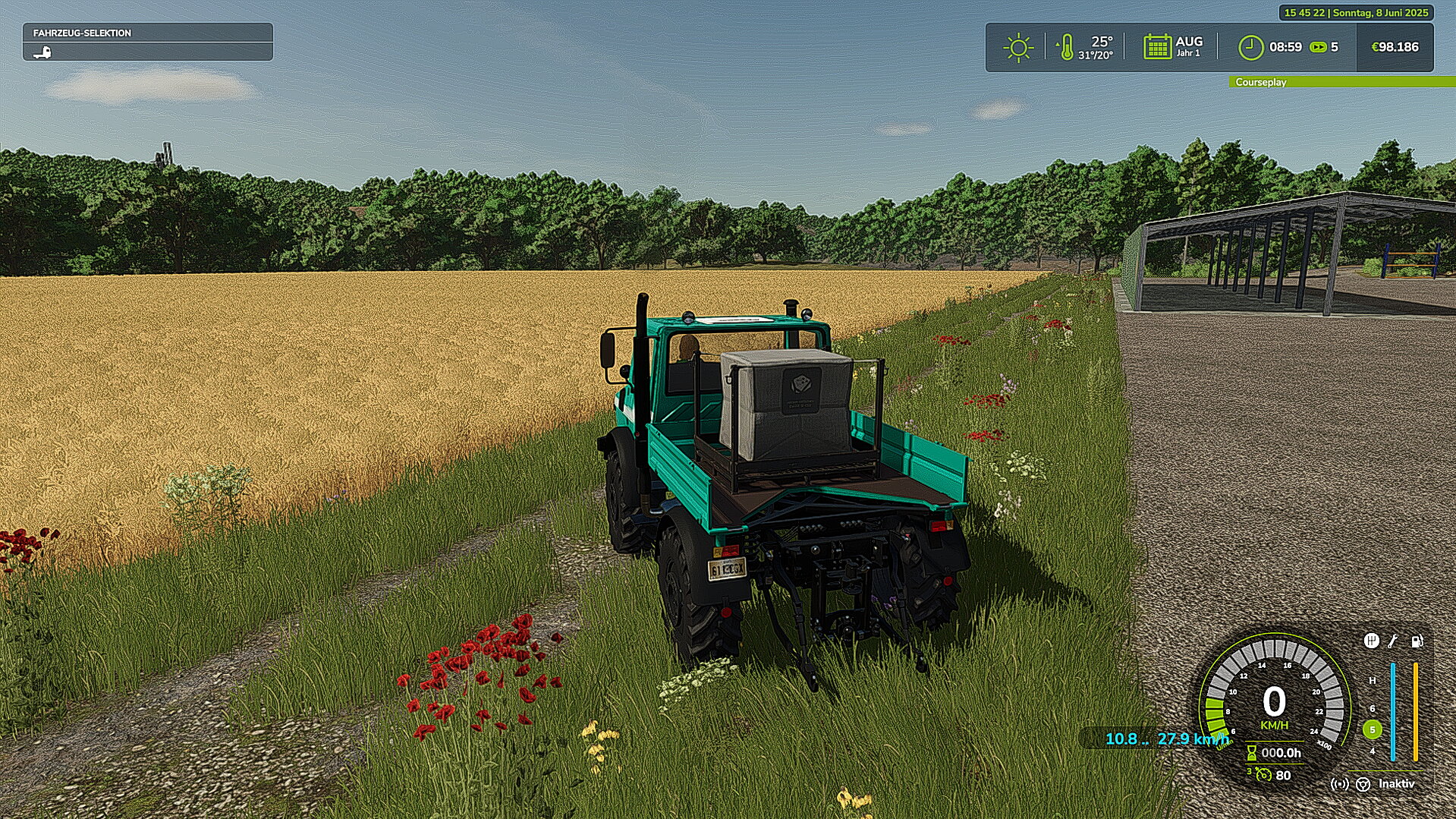The image size is (1456, 819).
Task: Select the truck icon under Fahrzeug-Selektion
Action: 42,52
